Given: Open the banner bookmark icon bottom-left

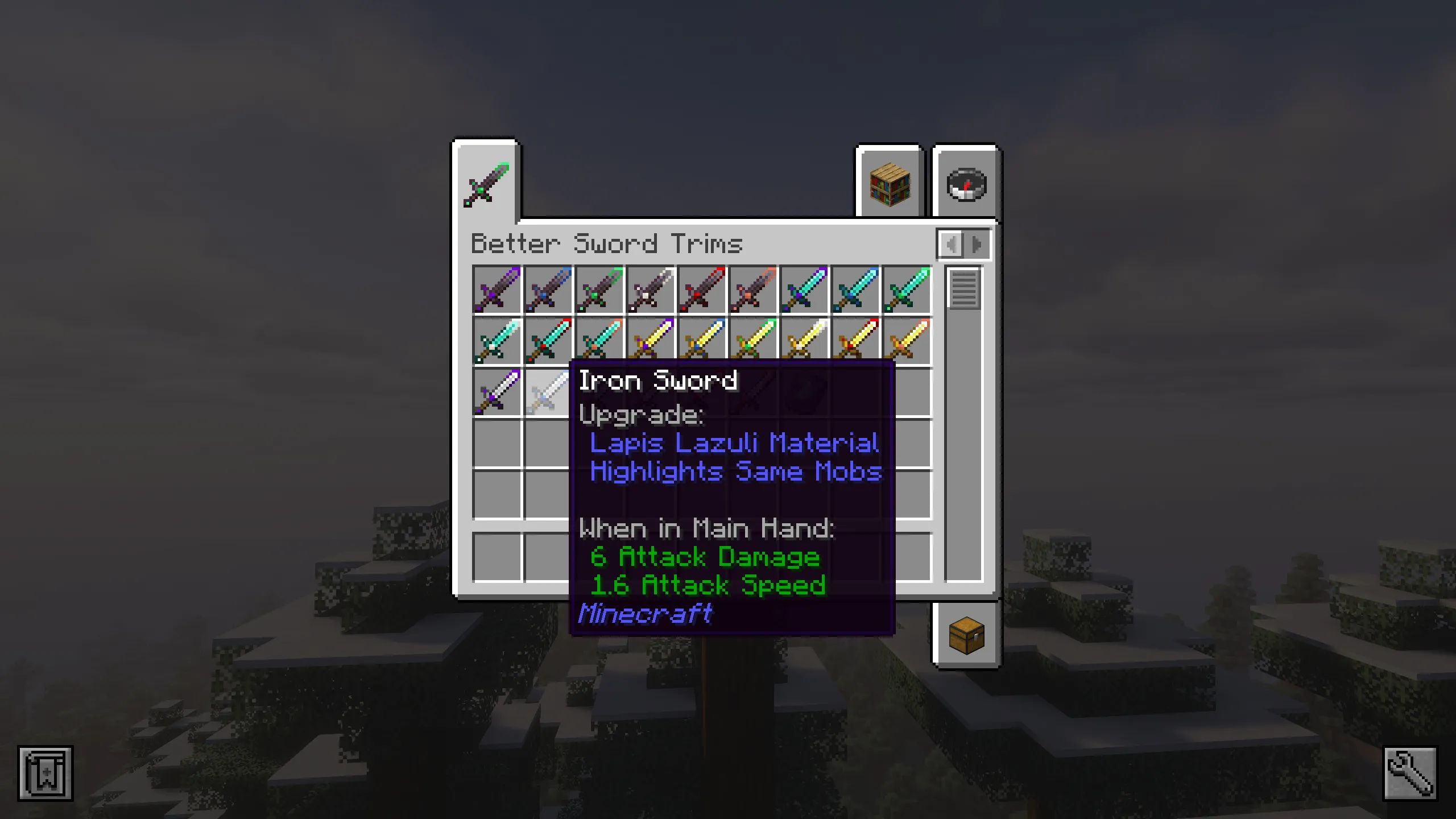Looking at the screenshot, I should [44, 772].
